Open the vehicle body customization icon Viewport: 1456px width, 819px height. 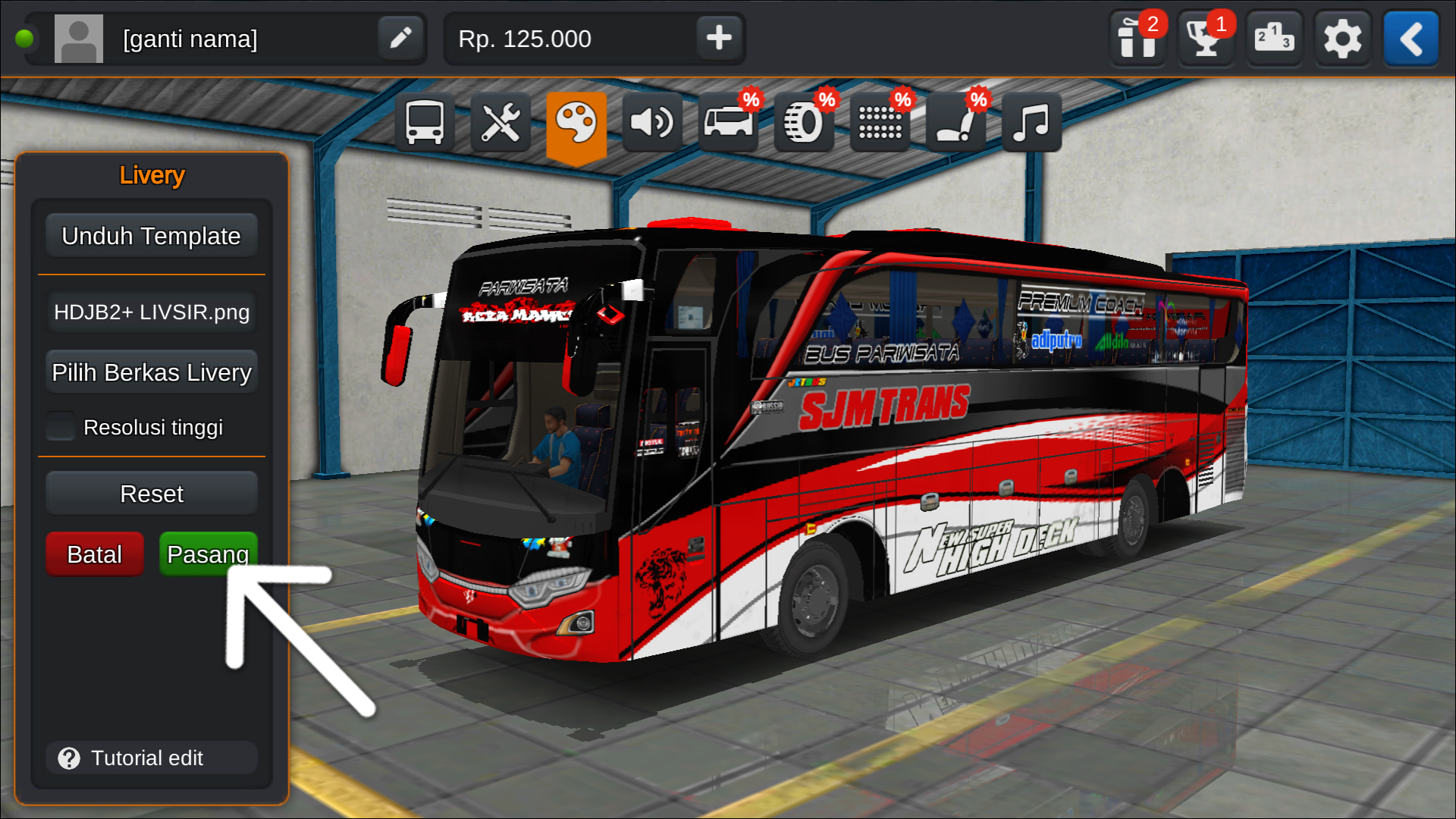tap(726, 121)
